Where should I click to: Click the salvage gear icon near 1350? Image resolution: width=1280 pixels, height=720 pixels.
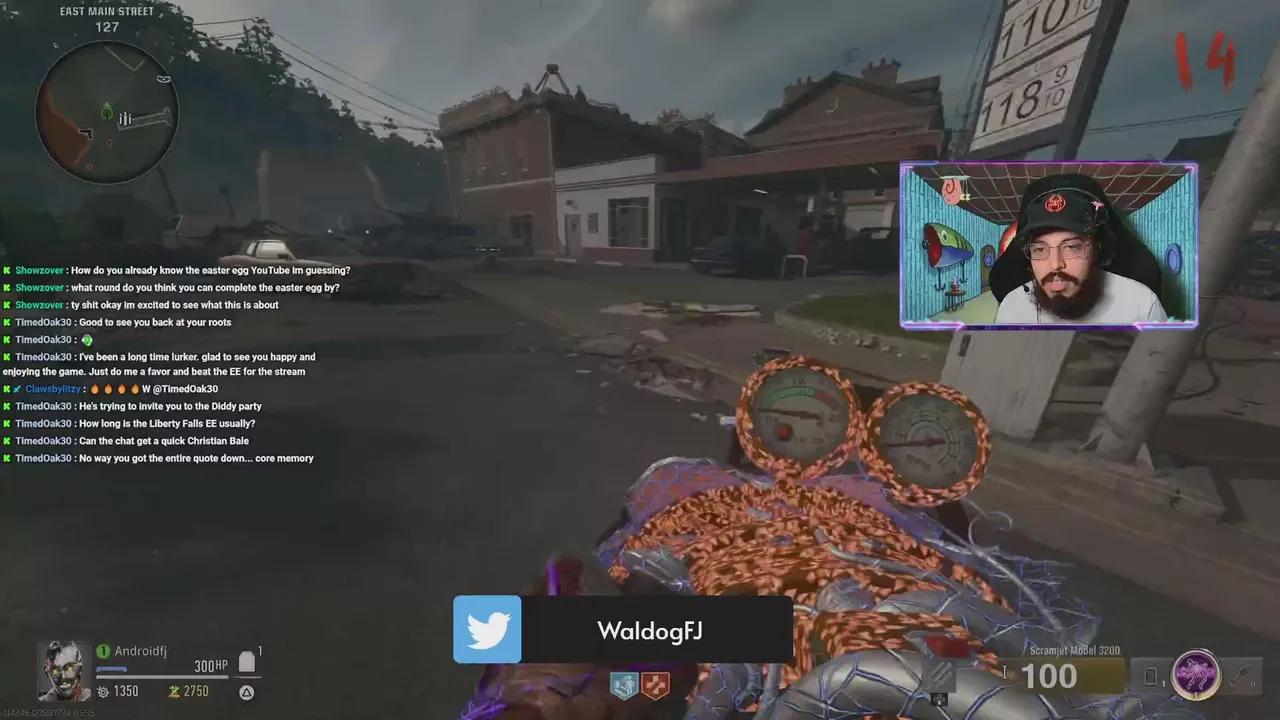pos(103,691)
